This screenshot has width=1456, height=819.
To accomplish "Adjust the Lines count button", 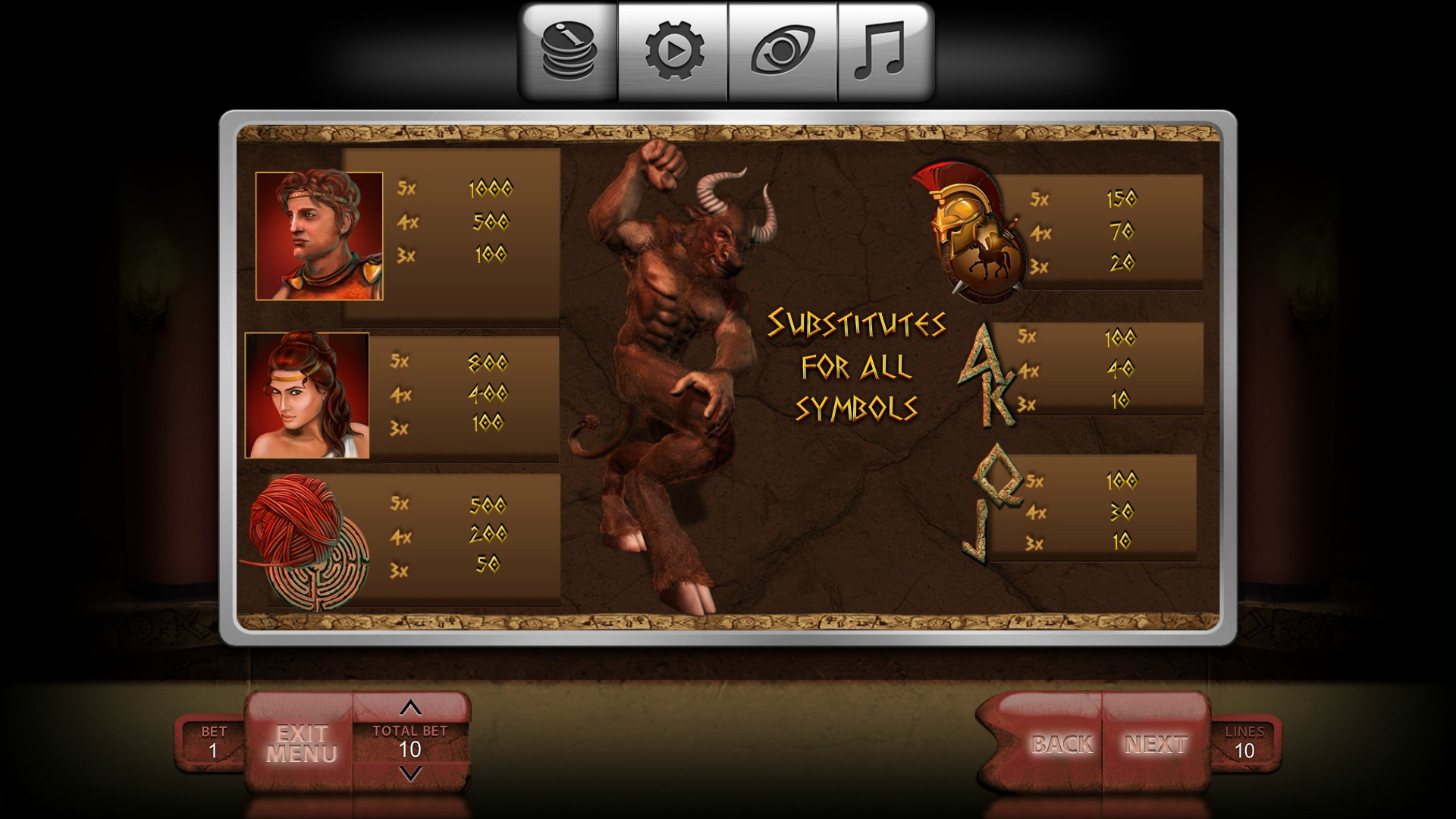I will click(x=1244, y=743).
